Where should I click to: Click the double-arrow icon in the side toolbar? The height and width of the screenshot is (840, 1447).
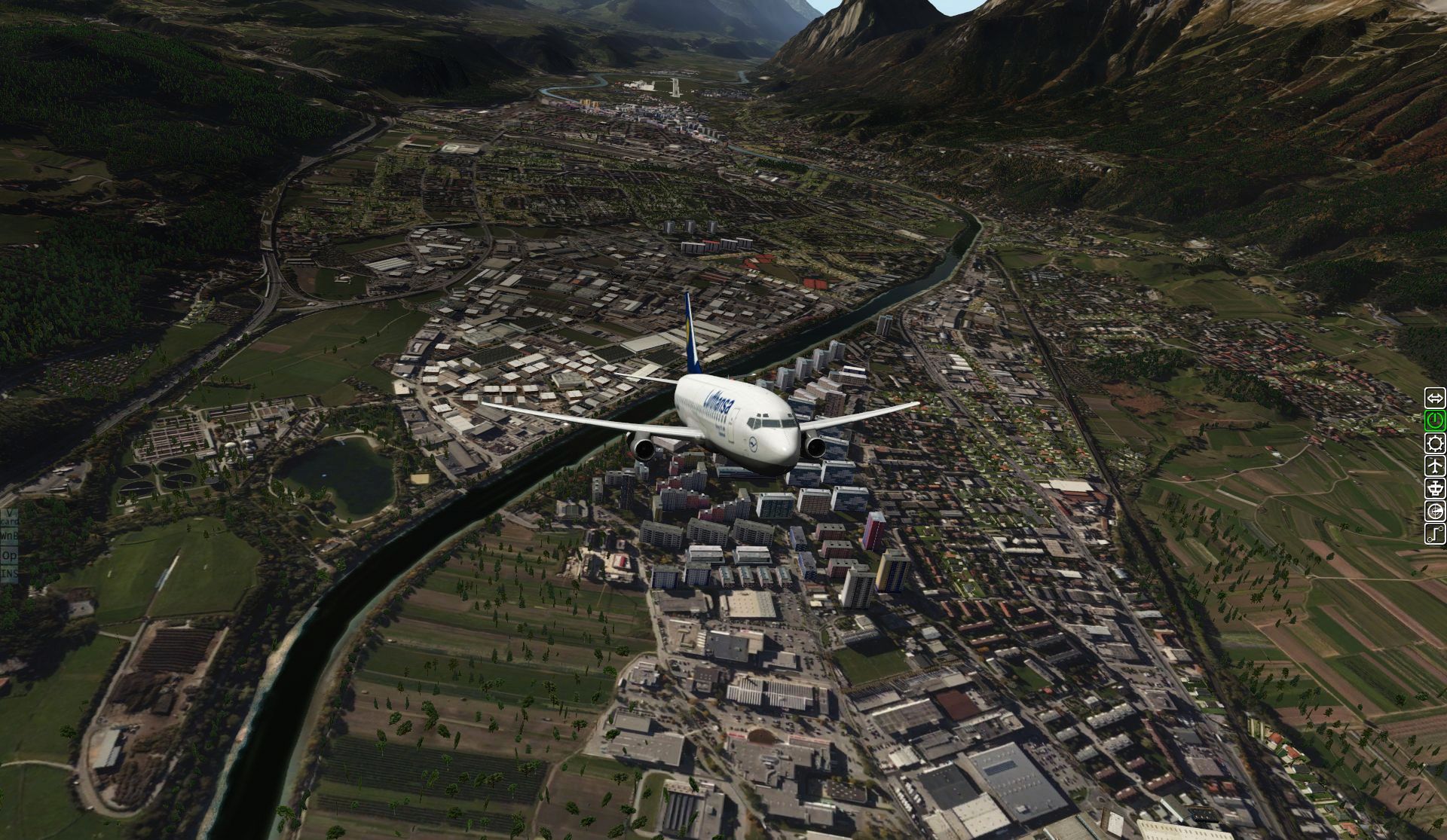coord(1435,398)
